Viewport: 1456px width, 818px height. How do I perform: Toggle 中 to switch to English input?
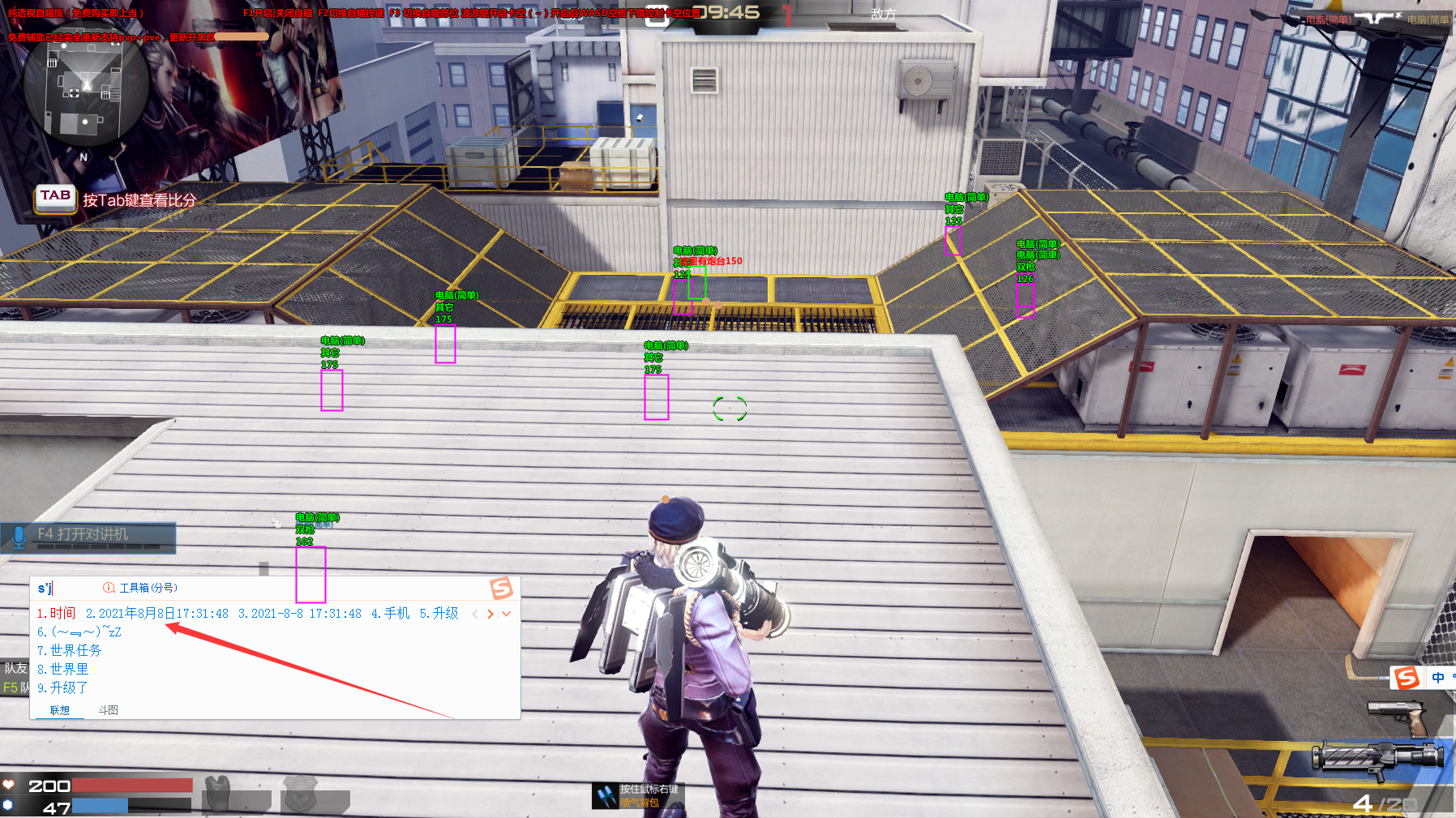click(x=1440, y=678)
